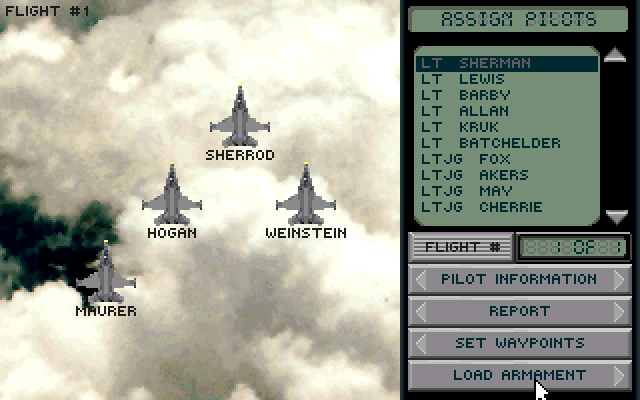Choose LTJG May from the list

[x=506, y=191]
